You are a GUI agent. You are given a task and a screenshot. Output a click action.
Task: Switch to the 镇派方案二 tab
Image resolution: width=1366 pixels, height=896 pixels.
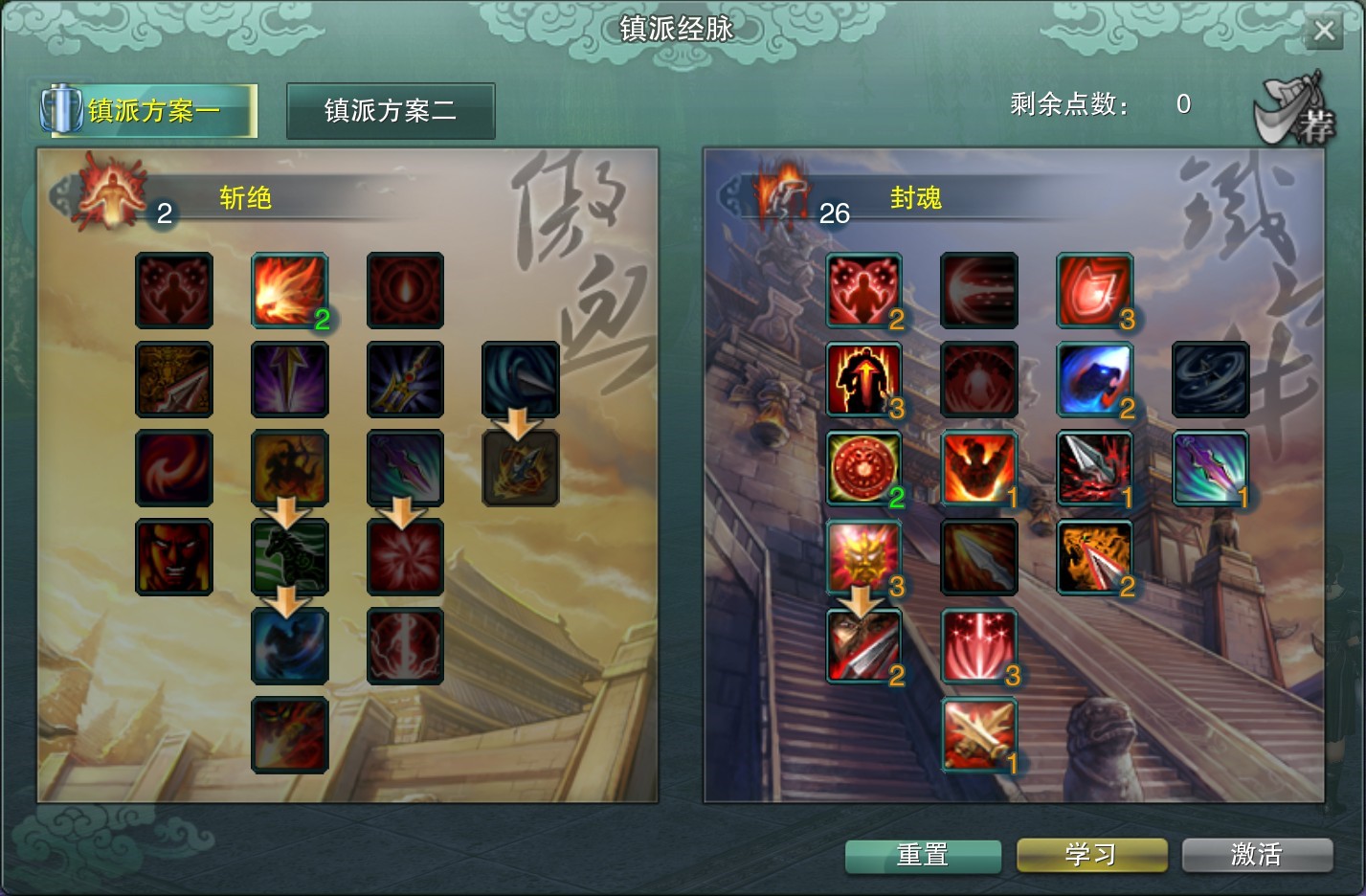pos(390,111)
